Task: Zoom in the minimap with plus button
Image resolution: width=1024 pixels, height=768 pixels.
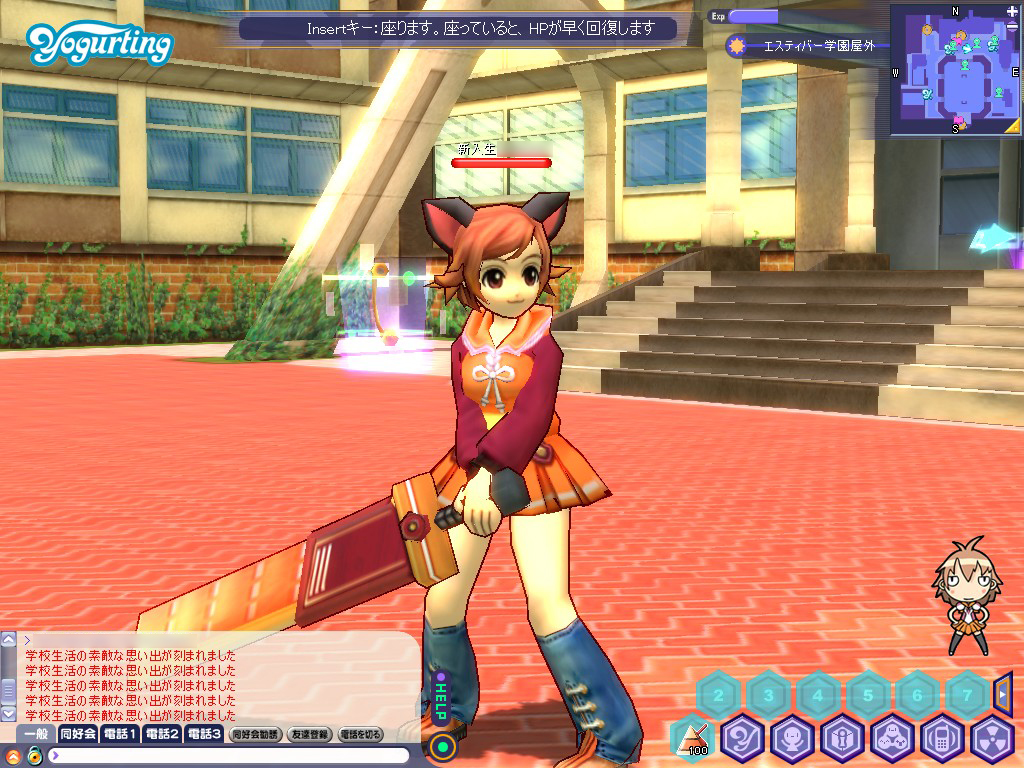Action: click(1012, 12)
